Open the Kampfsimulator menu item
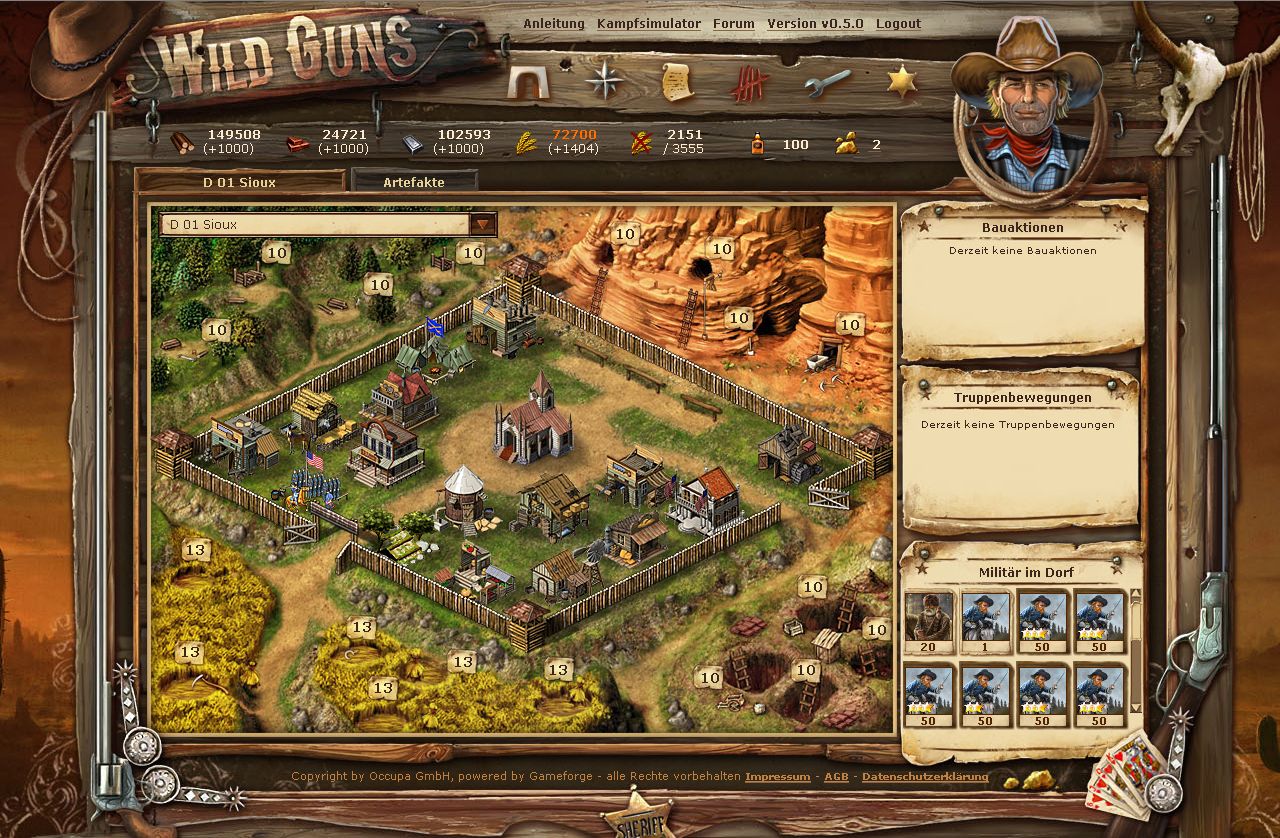 [x=648, y=23]
